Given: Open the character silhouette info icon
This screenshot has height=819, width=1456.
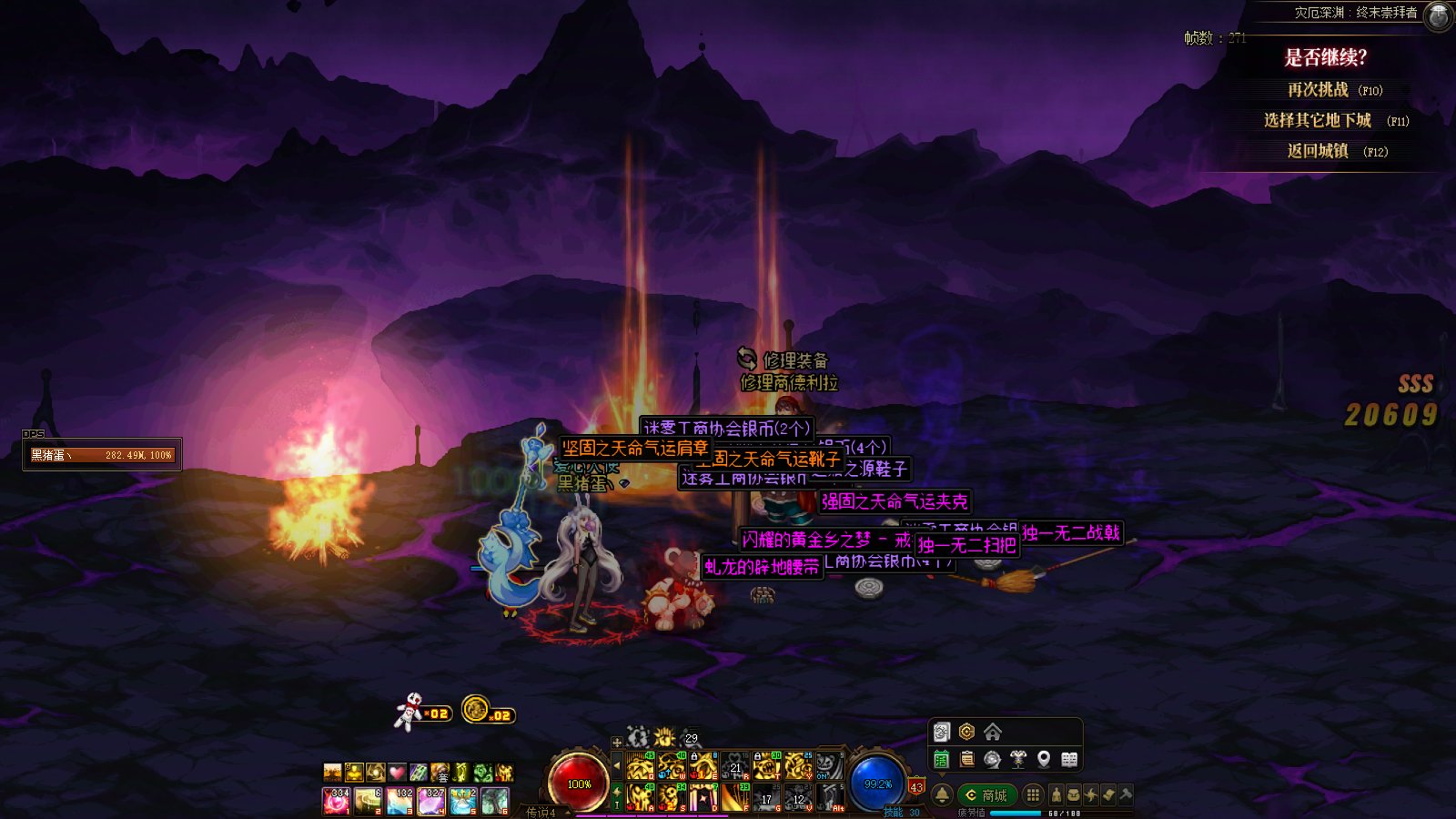Looking at the screenshot, I should pos(1056,795).
